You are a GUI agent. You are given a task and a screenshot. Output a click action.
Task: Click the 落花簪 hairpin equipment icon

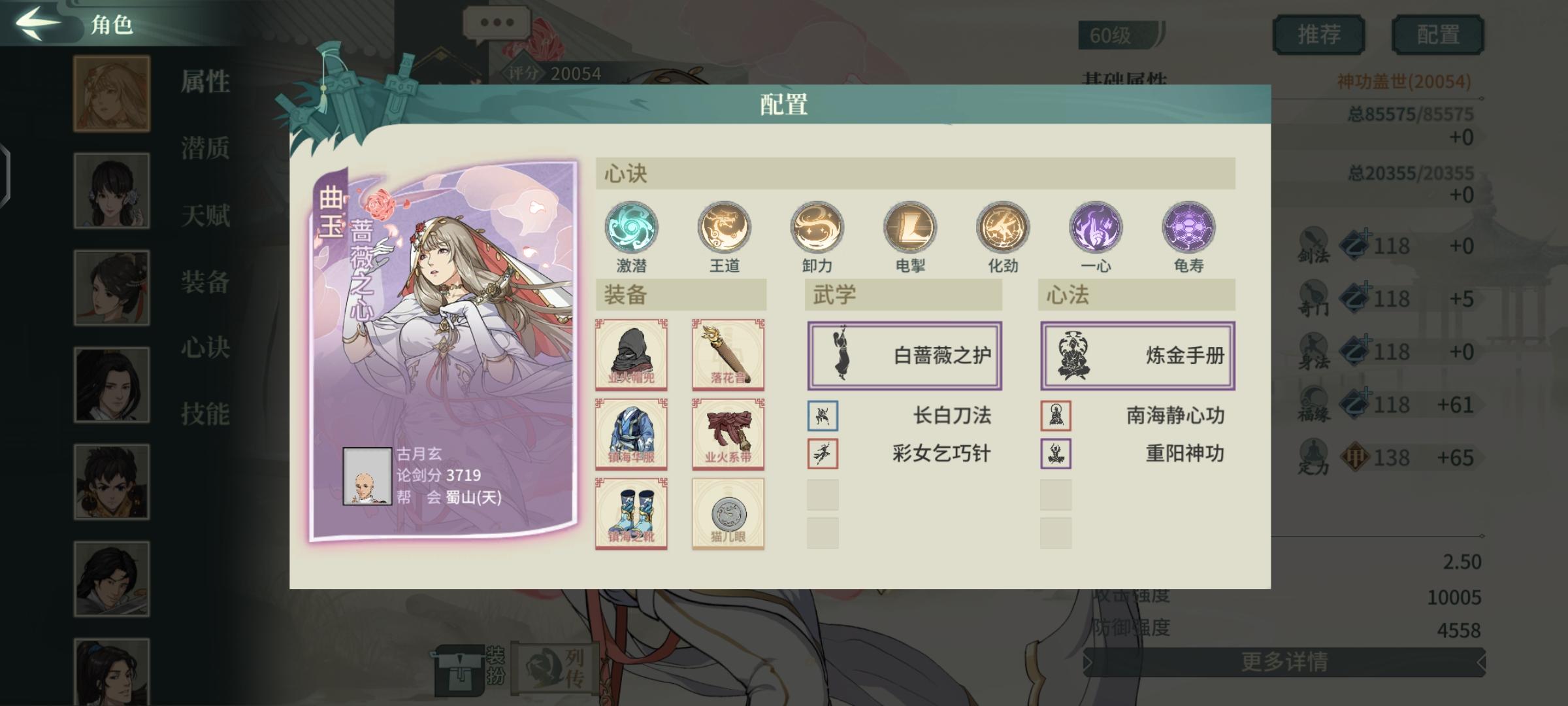click(x=727, y=355)
